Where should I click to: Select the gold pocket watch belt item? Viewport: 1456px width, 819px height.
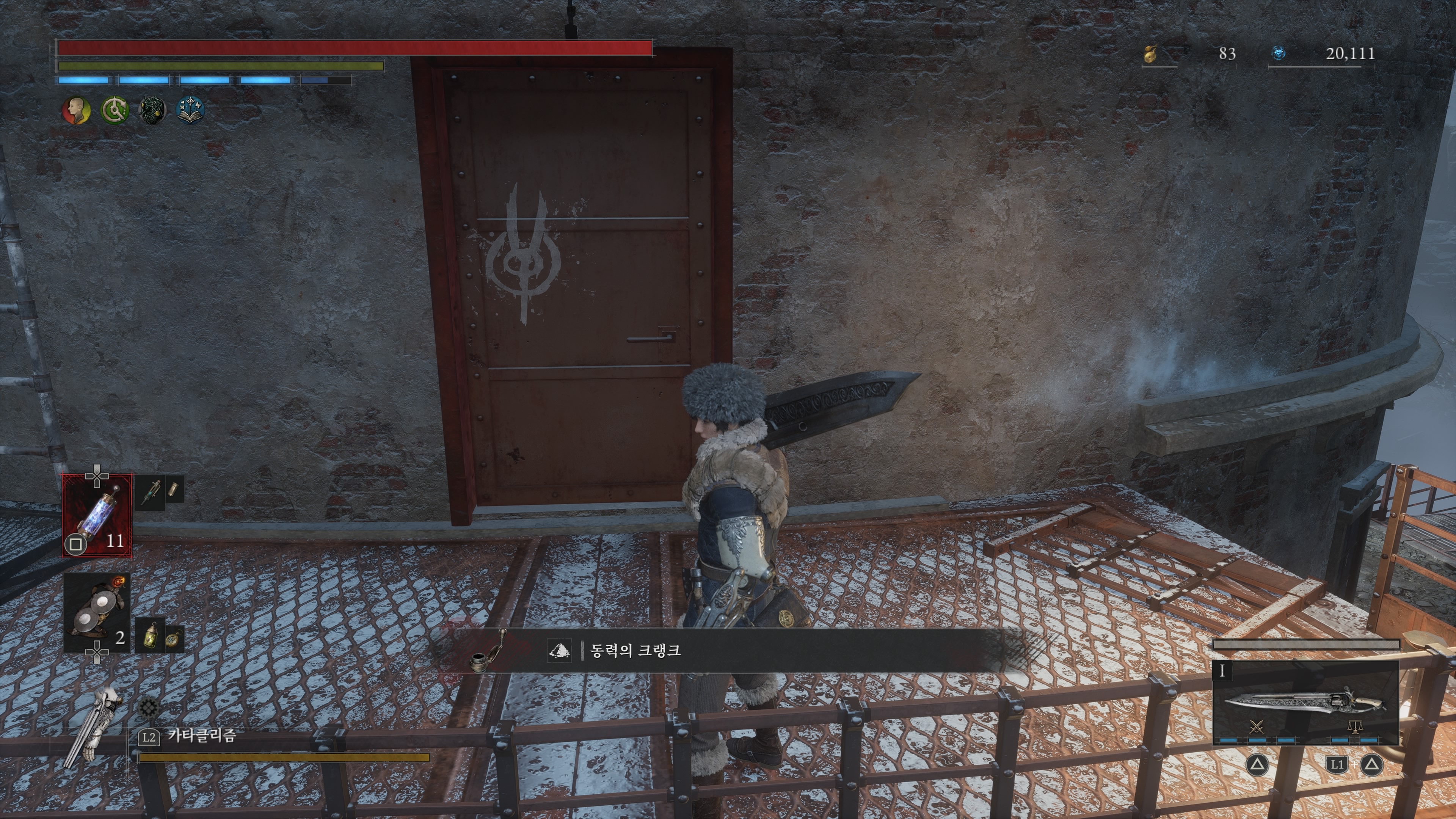point(173,639)
